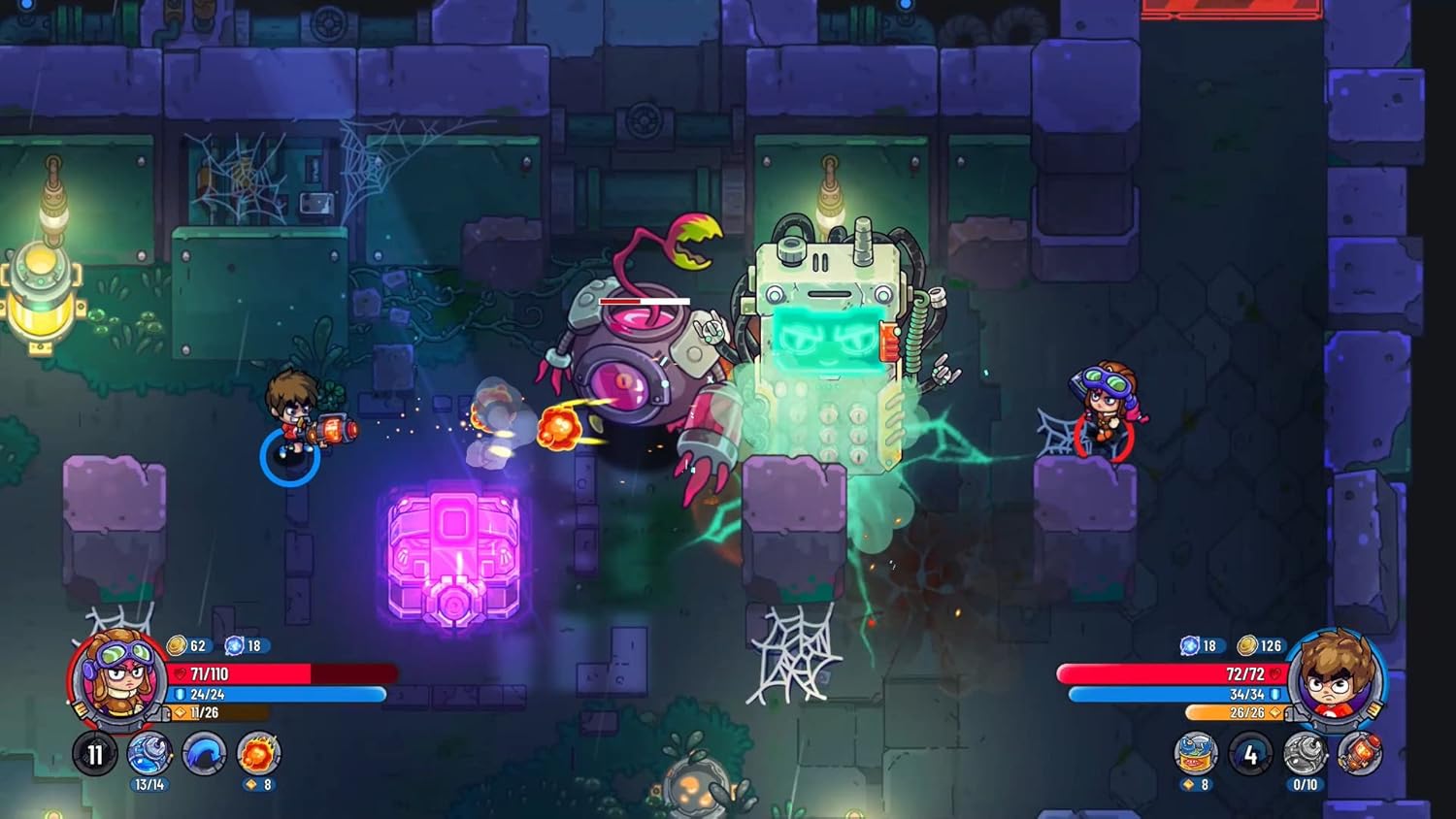Image resolution: width=1456 pixels, height=819 pixels.
Task: Click the blue orb counter showing 18
Action: (x=250, y=644)
